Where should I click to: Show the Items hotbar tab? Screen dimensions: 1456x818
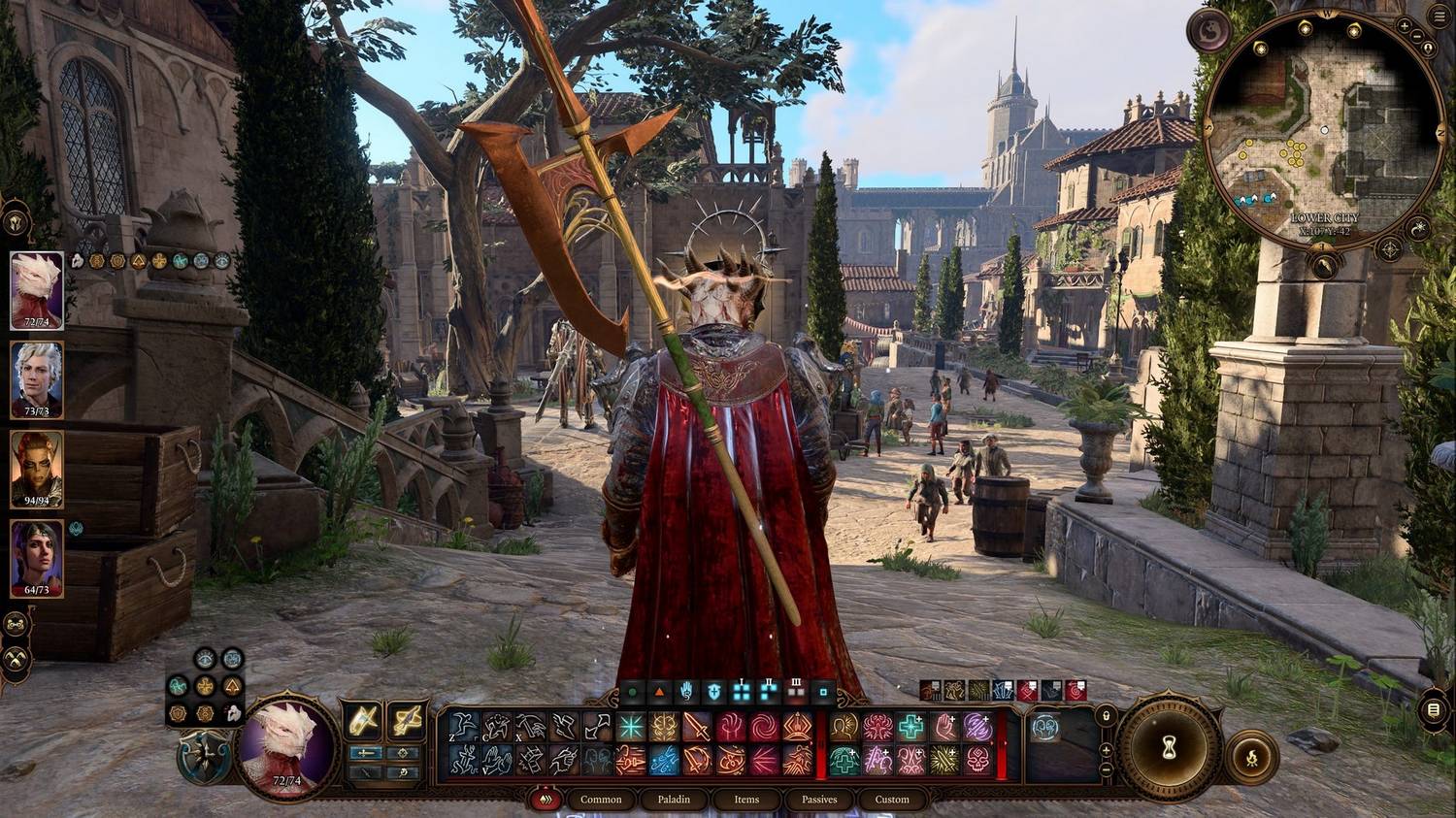coord(746,800)
